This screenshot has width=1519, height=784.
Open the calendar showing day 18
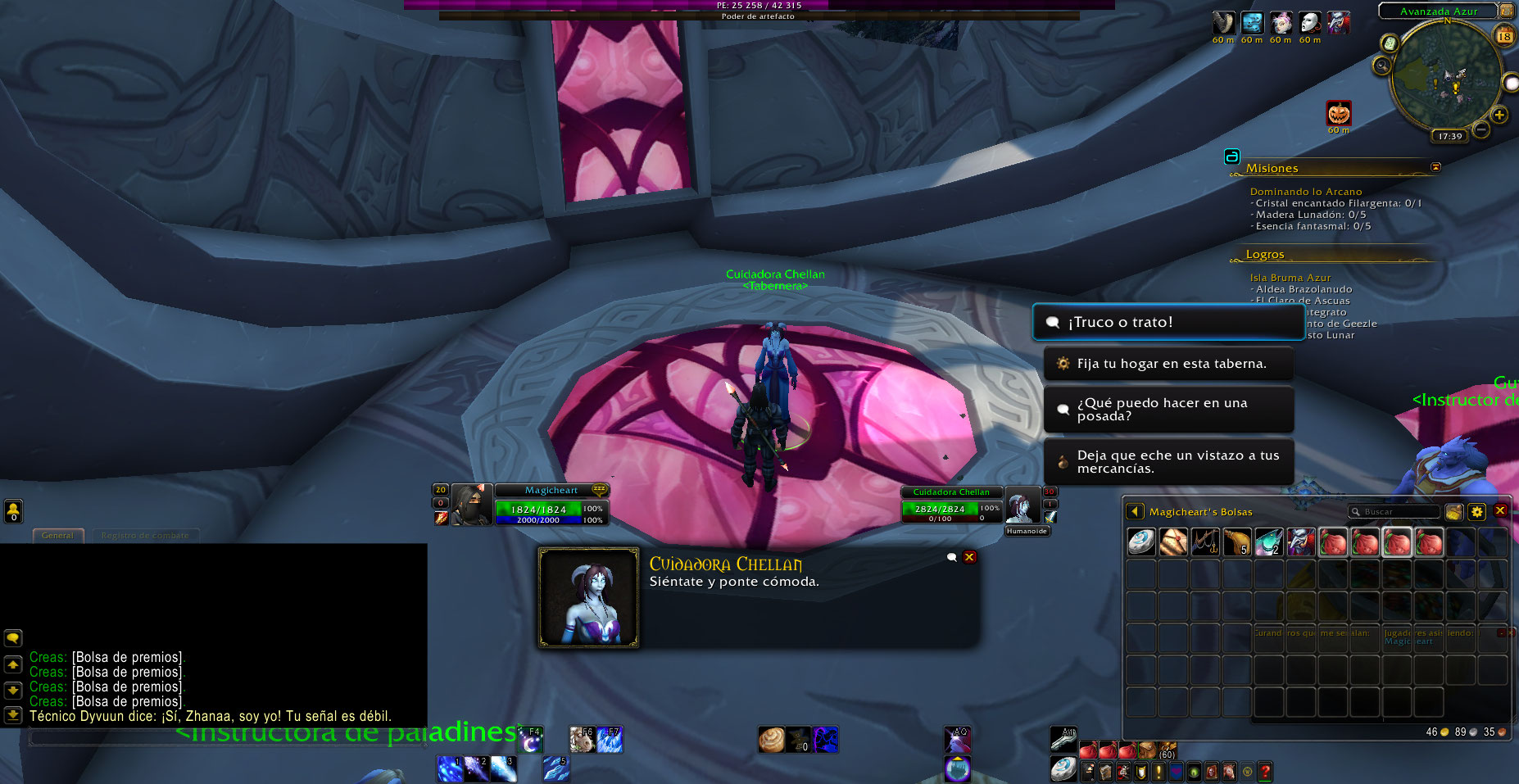coord(1504,35)
